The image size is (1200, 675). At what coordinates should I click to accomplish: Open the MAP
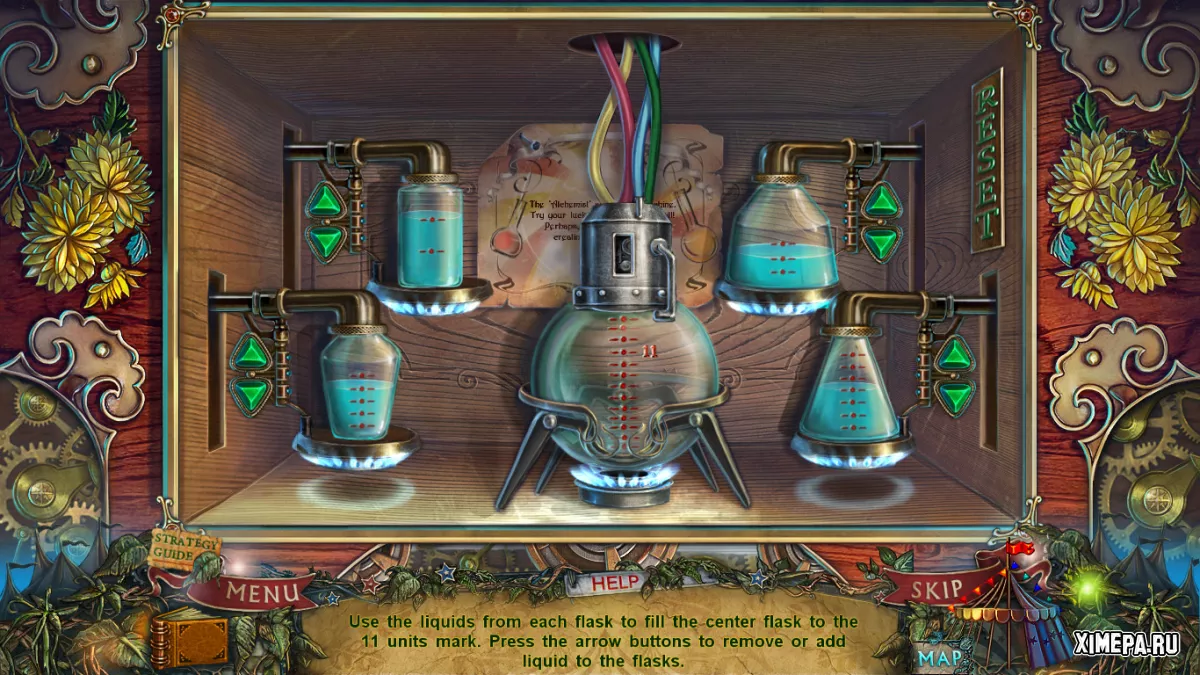pyautogui.click(x=940, y=658)
